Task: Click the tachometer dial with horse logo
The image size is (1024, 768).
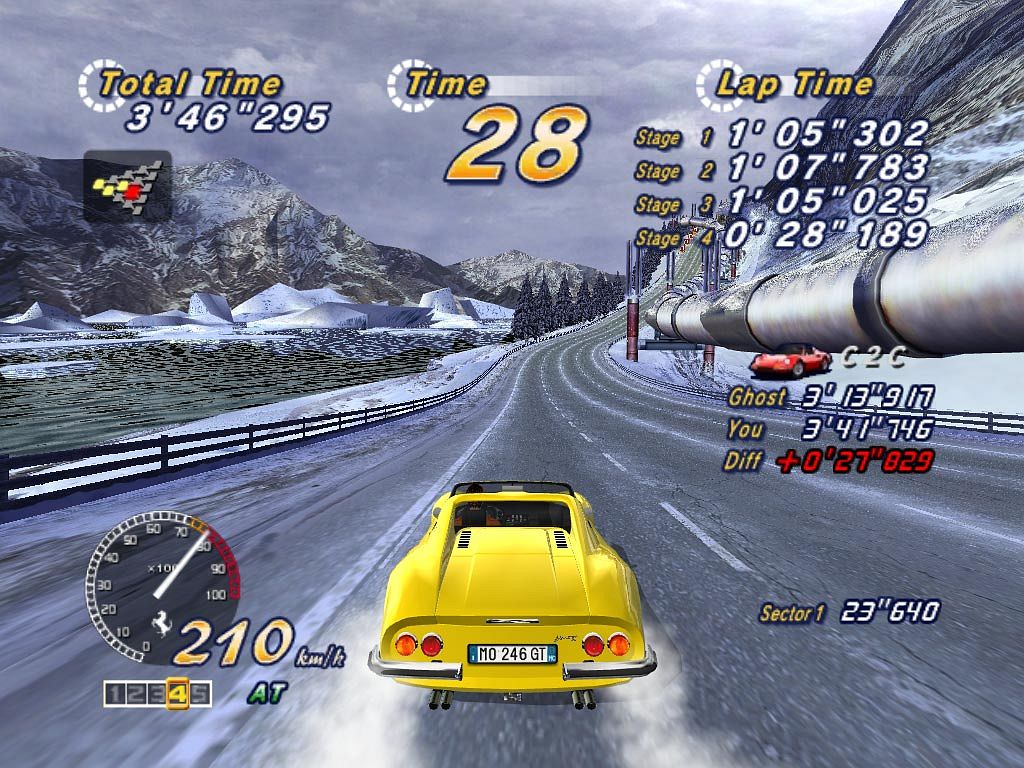Action: coord(160,590)
